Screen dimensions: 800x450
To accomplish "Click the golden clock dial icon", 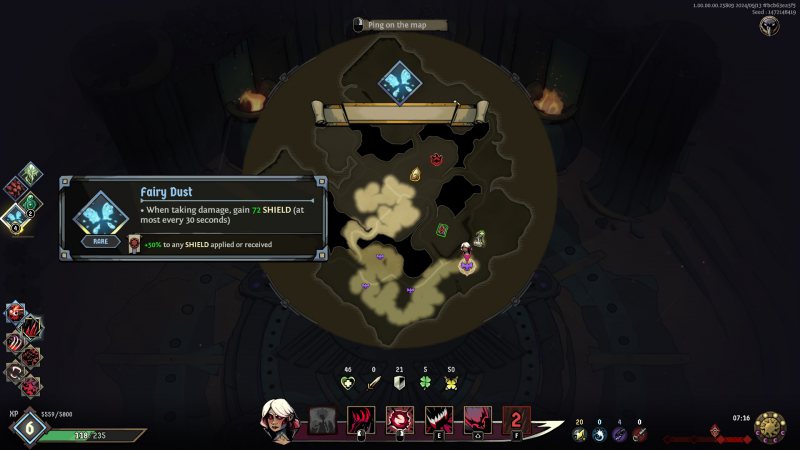I will 769,425.
